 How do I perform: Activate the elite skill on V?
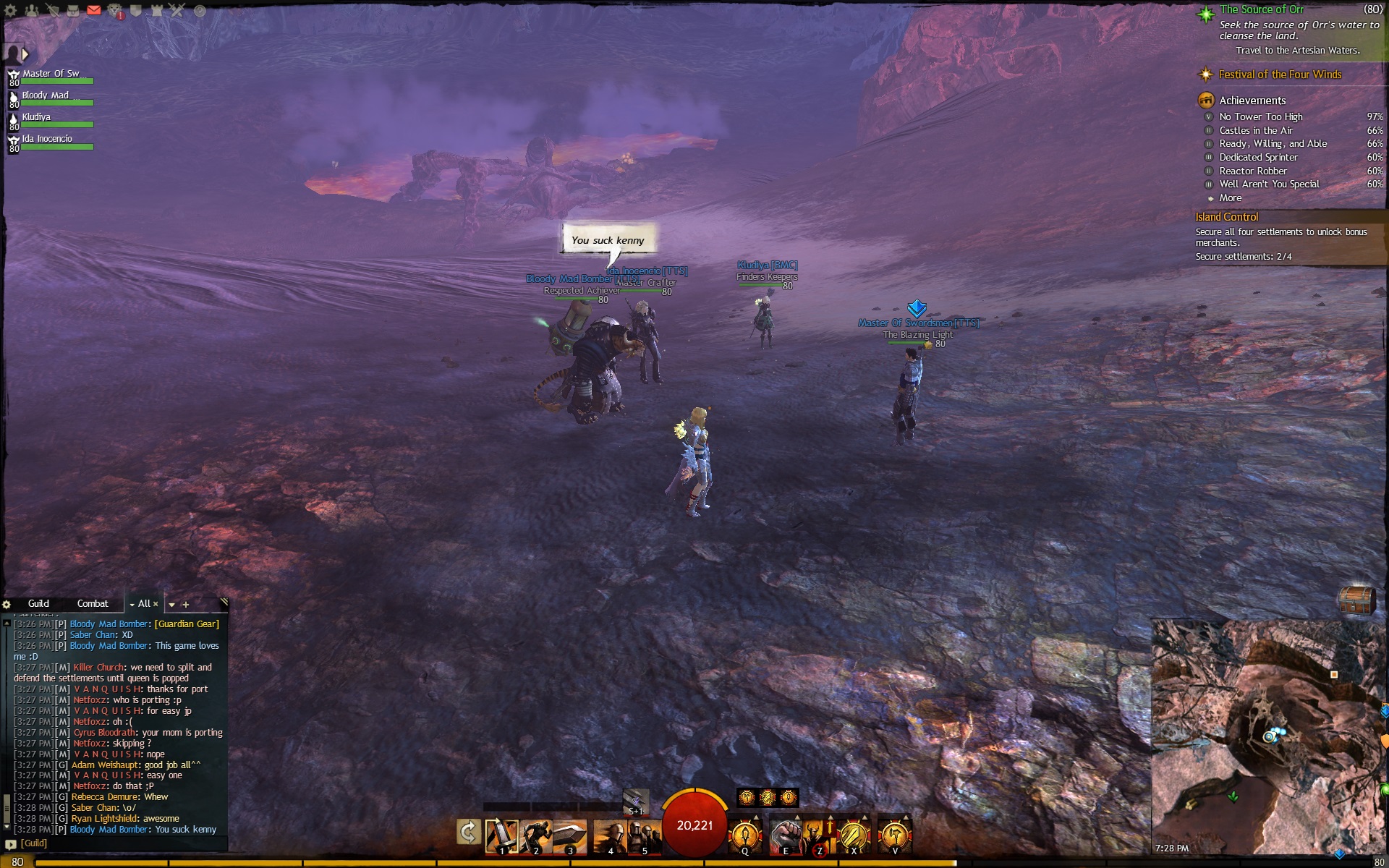coord(894,836)
